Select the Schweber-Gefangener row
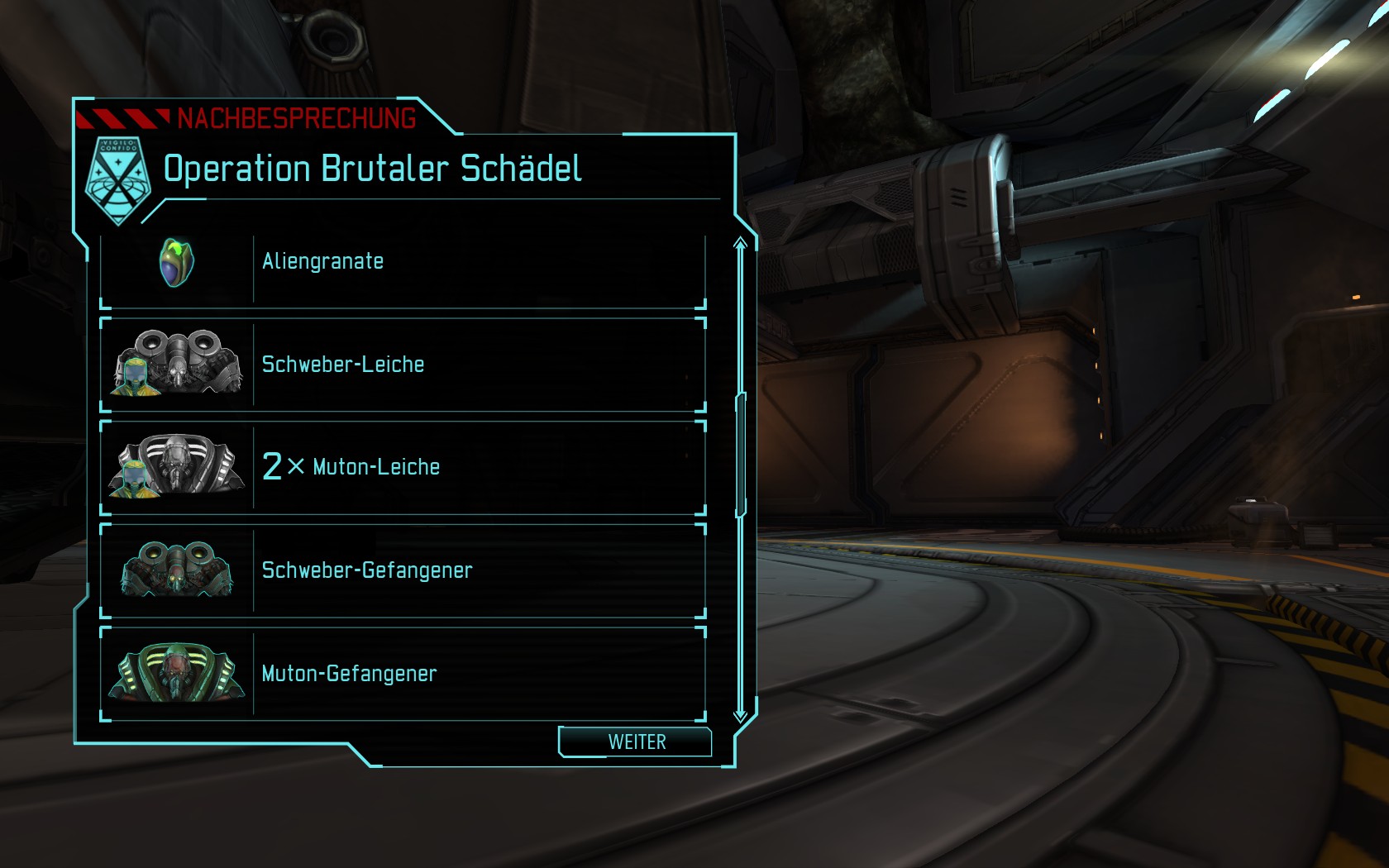1389x868 pixels. [x=403, y=570]
